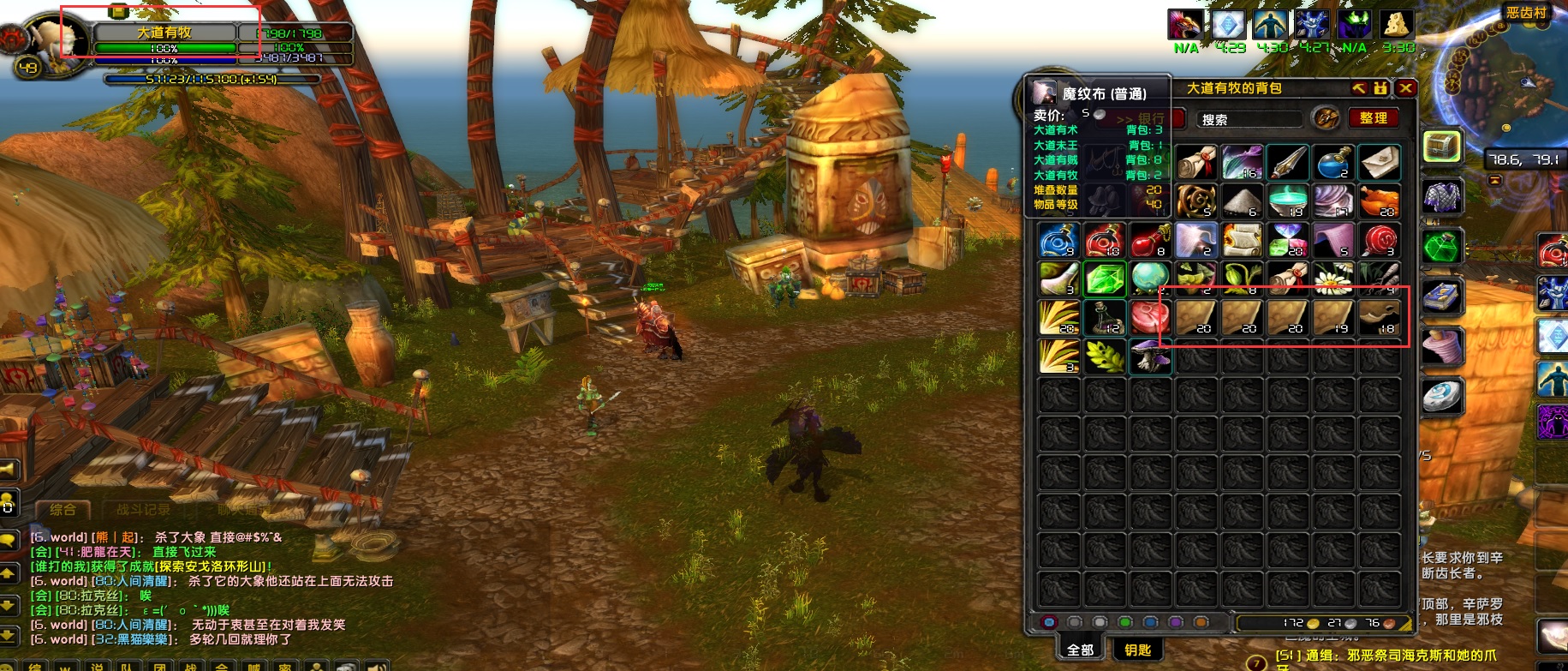The image size is (1568, 671).
Task: Select the raw red meat slot
Action: pyautogui.click(x=1149, y=318)
